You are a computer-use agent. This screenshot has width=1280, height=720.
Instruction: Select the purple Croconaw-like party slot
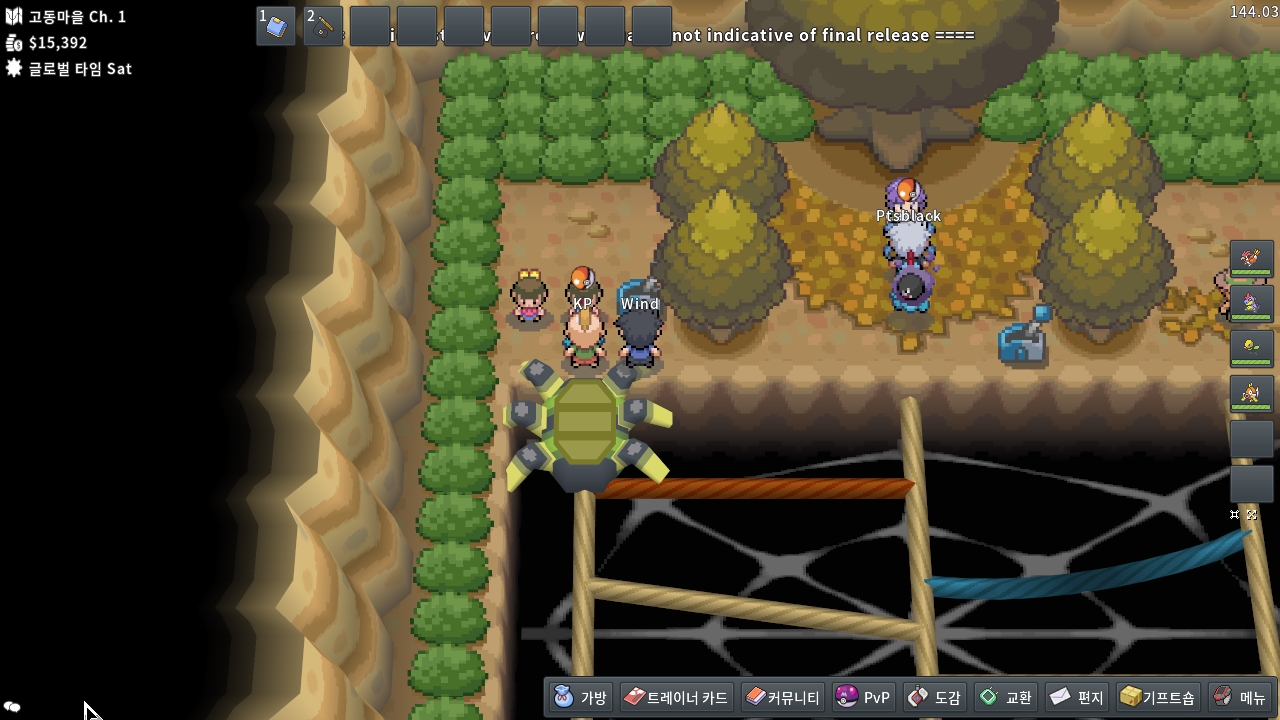(x=1251, y=304)
